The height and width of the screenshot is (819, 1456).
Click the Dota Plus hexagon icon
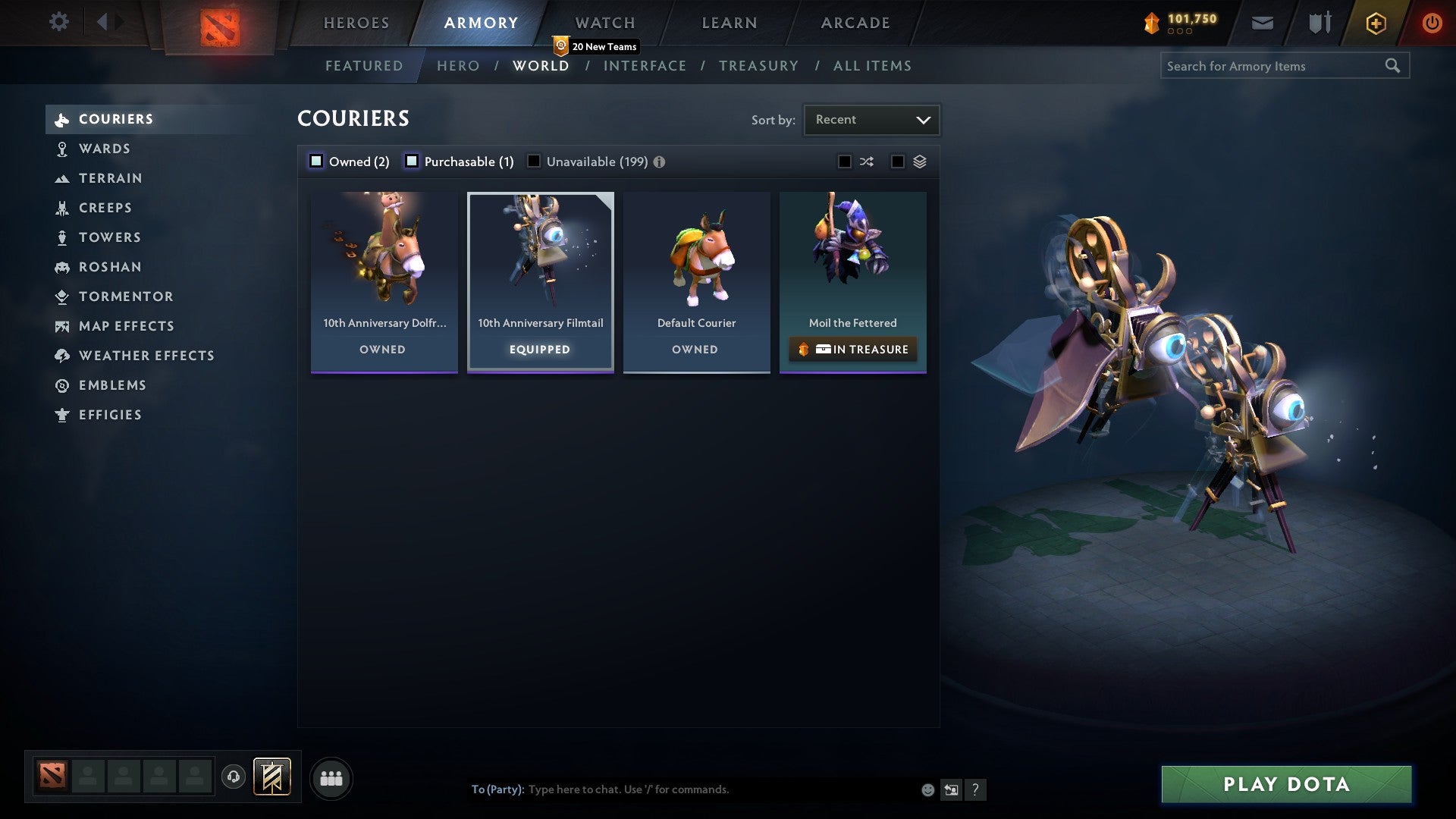coord(1375,23)
